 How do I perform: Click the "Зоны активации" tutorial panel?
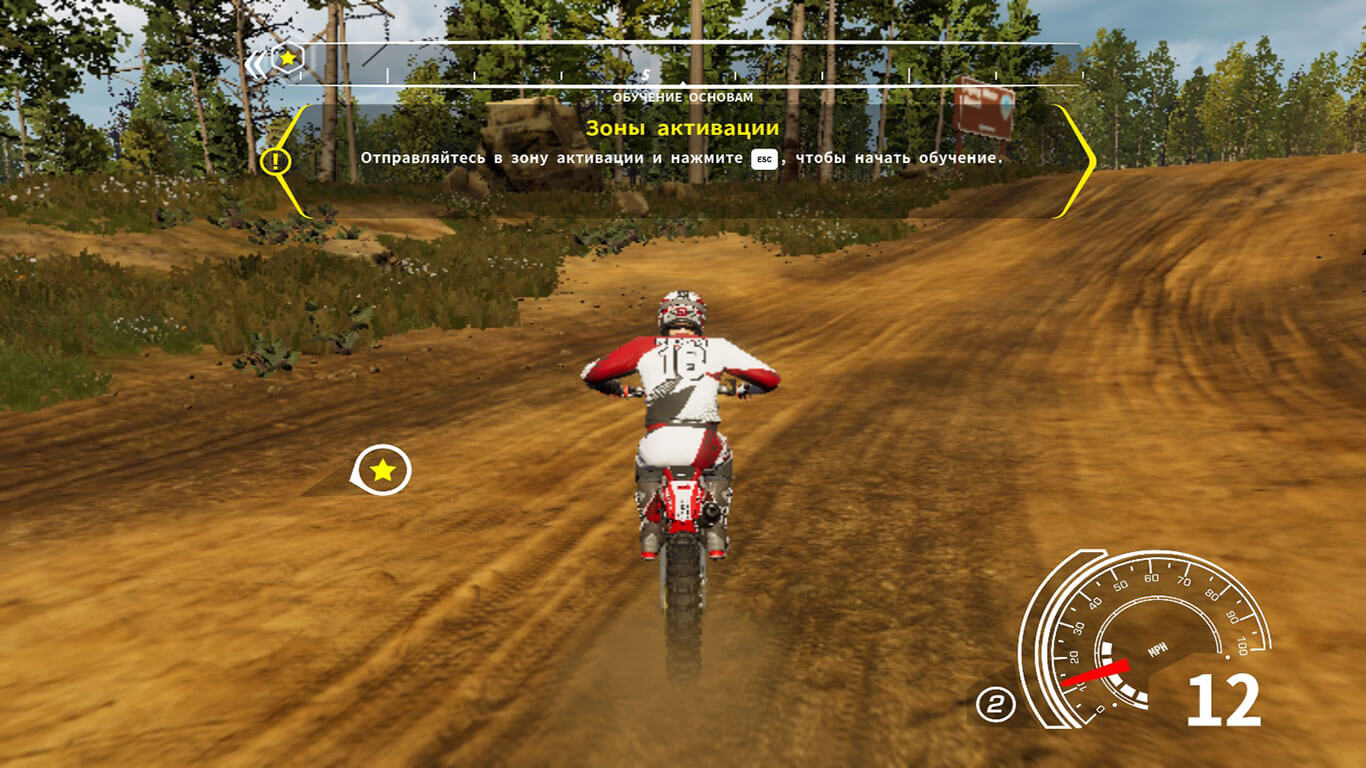click(x=682, y=160)
